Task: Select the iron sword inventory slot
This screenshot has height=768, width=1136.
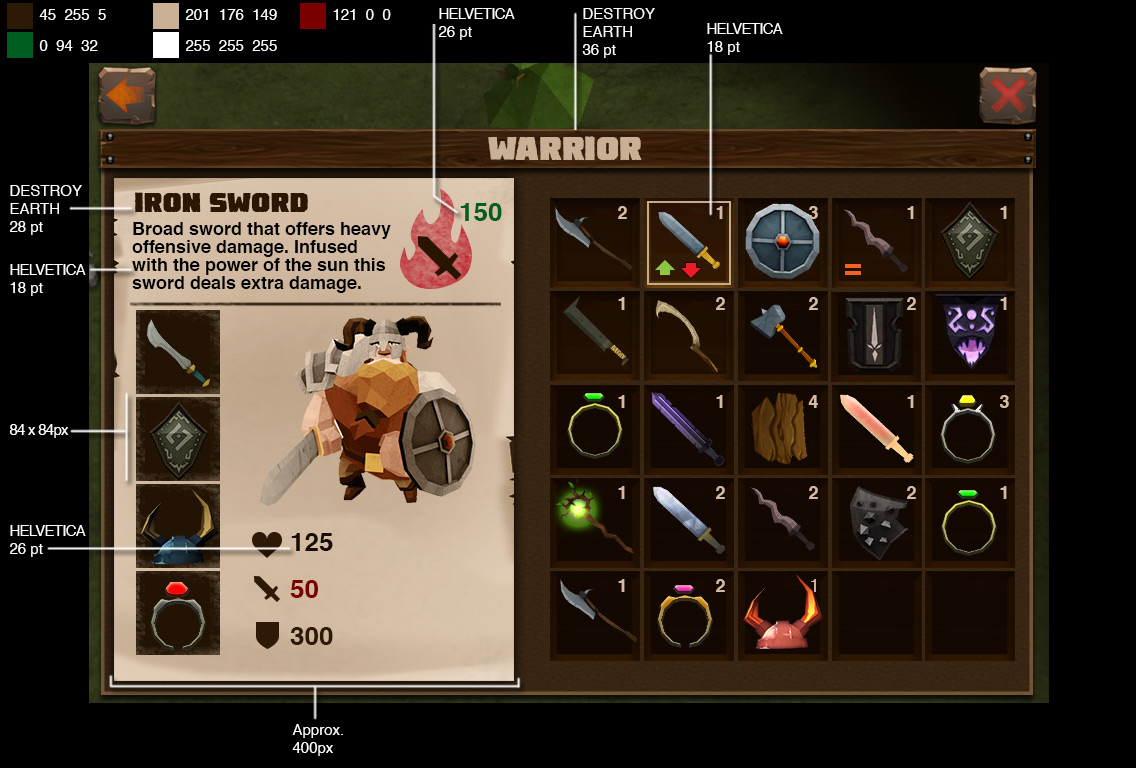Action: tap(689, 244)
